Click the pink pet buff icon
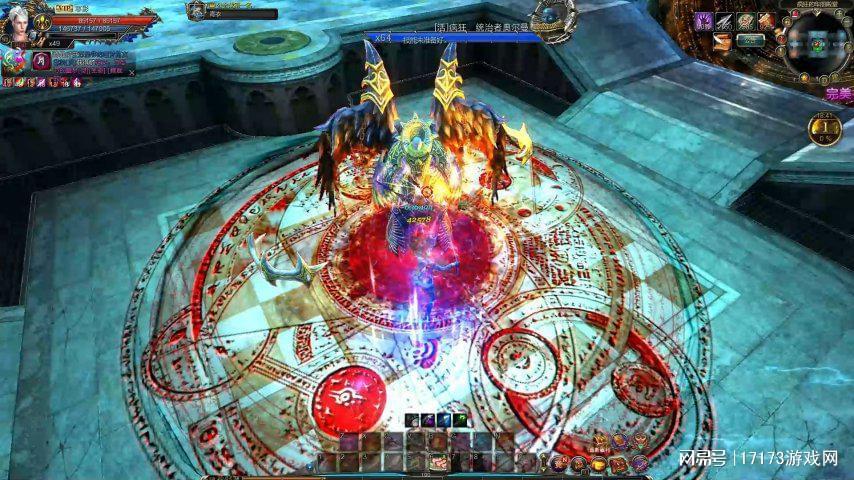This screenshot has width=854, height=480. click(14, 60)
